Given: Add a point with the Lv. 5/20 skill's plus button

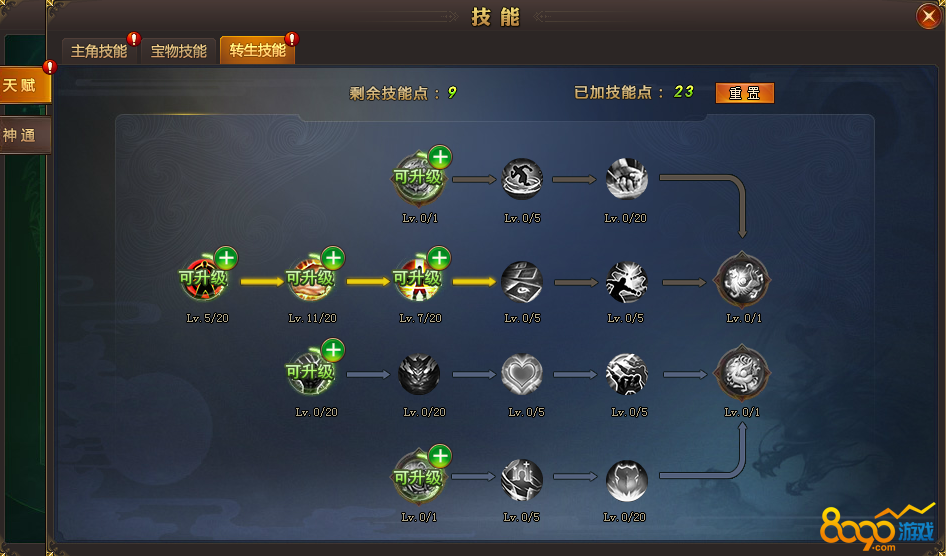Looking at the screenshot, I should [x=226, y=258].
